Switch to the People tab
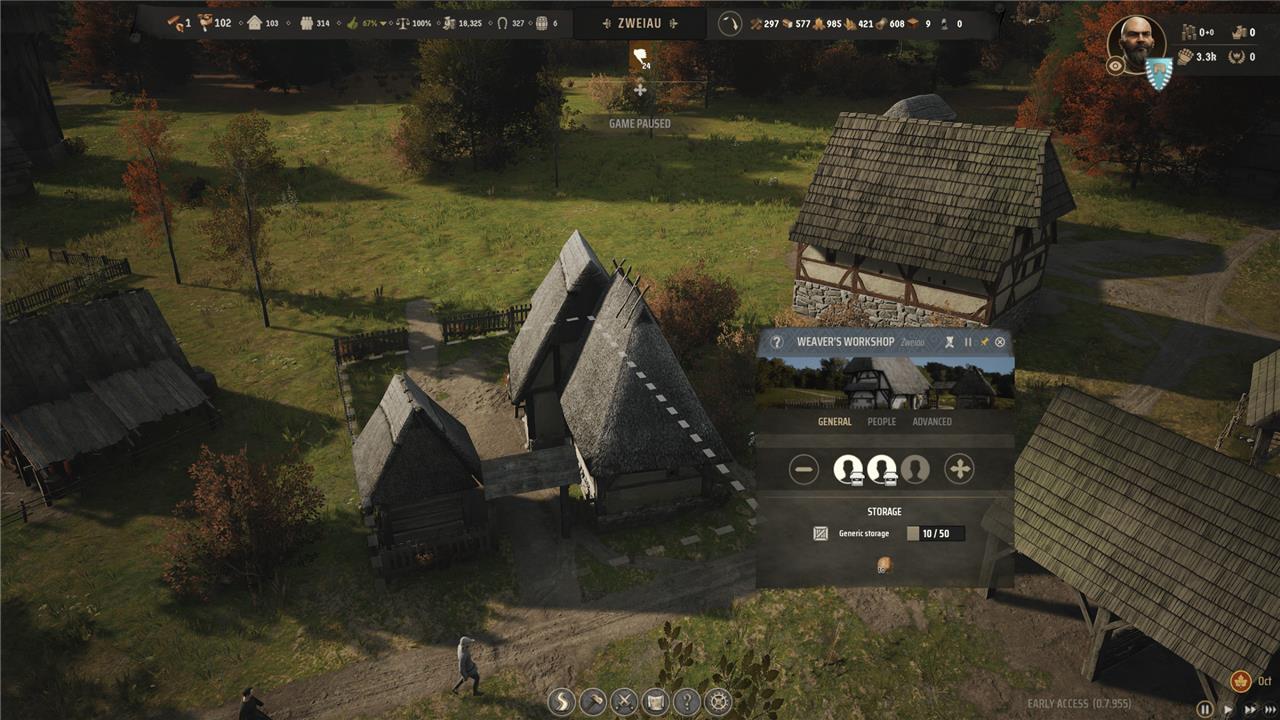The height and width of the screenshot is (720, 1280). [881, 422]
